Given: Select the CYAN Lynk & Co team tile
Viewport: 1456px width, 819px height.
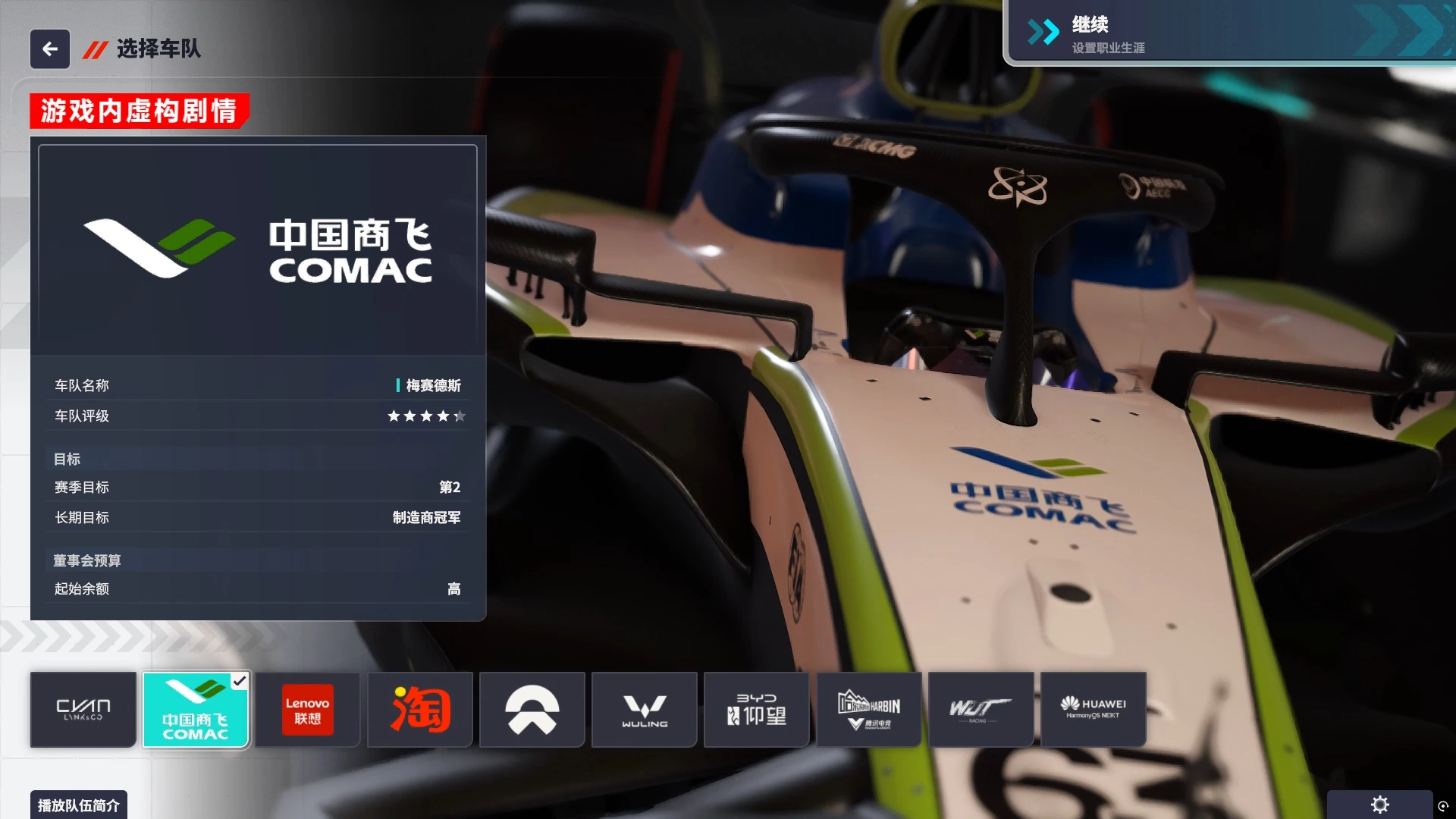Looking at the screenshot, I should [83, 710].
